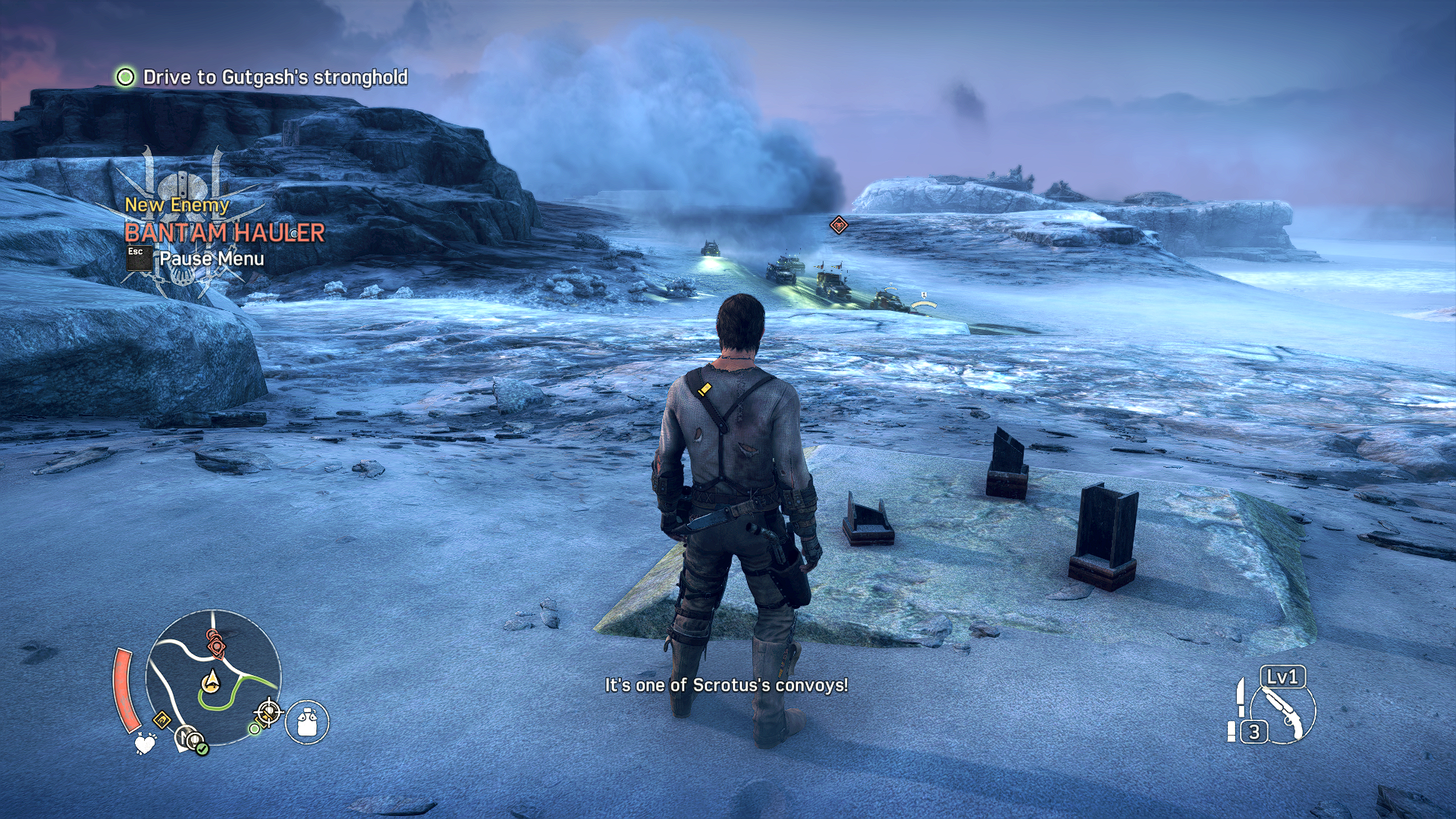Click the knife shiv icon

pos(1241,696)
